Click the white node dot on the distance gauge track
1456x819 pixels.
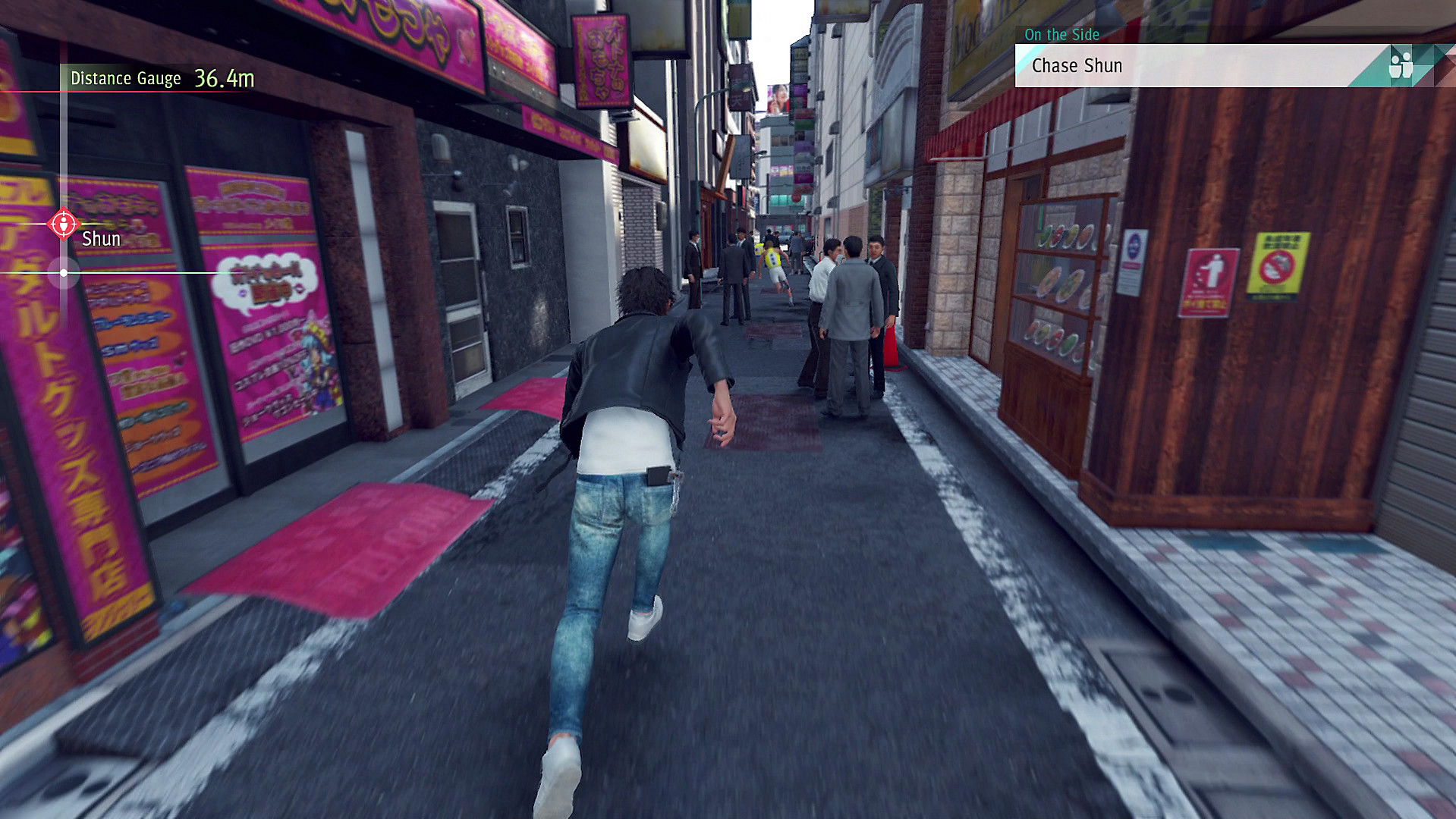tap(64, 274)
